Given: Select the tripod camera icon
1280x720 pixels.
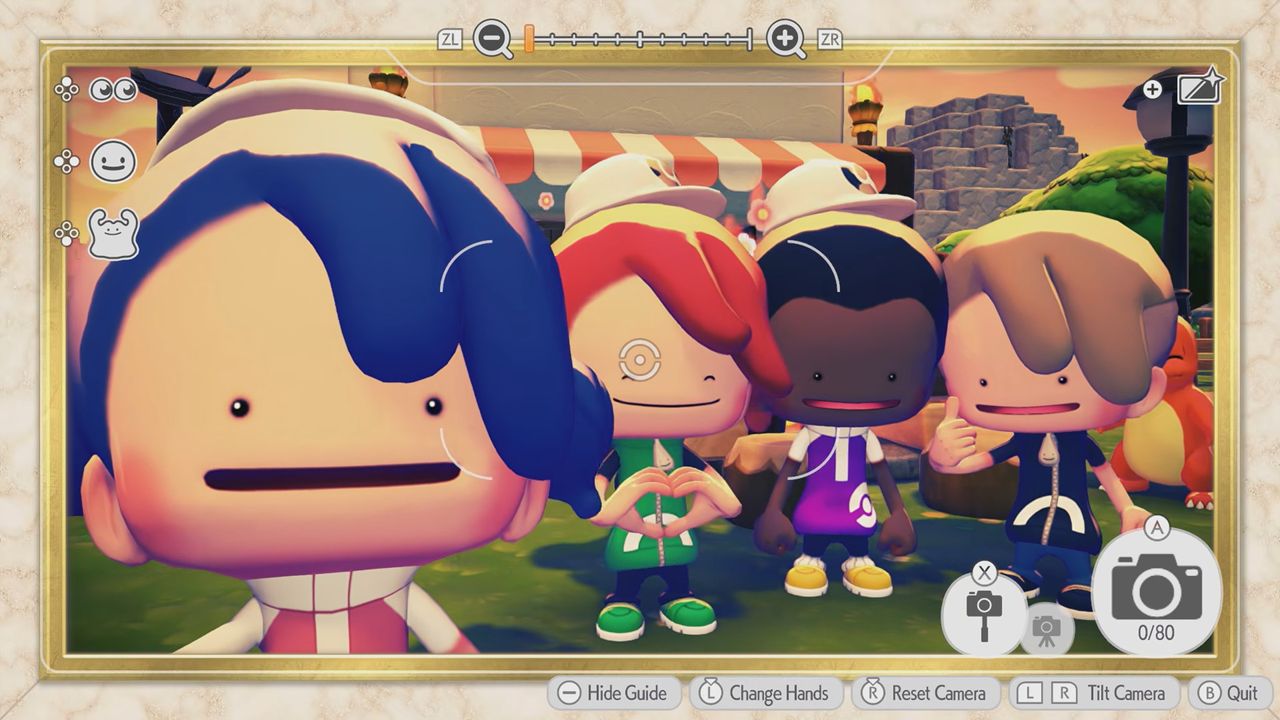Looking at the screenshot, I should 1049,628.
